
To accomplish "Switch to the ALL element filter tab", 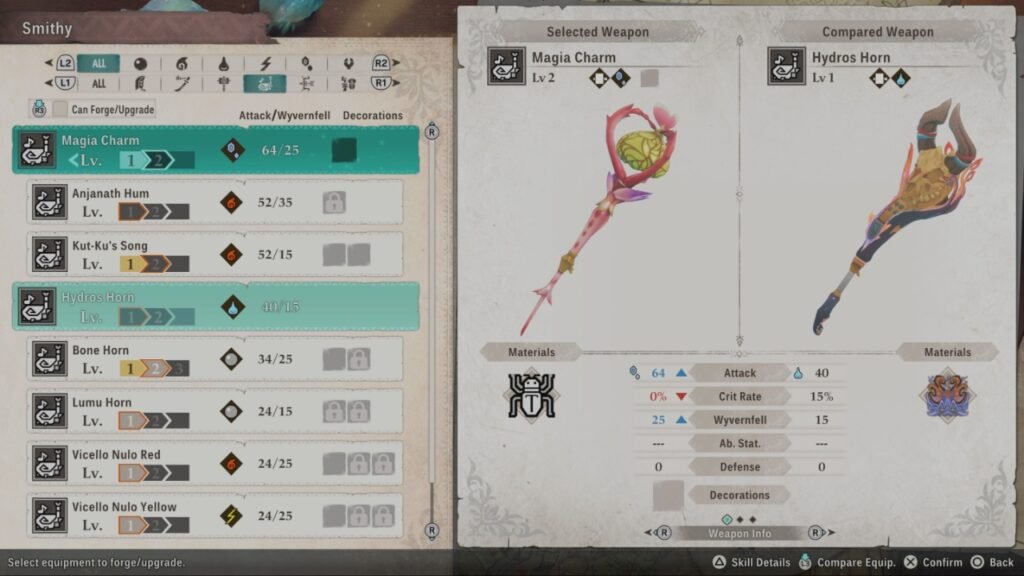I will 98,63.
